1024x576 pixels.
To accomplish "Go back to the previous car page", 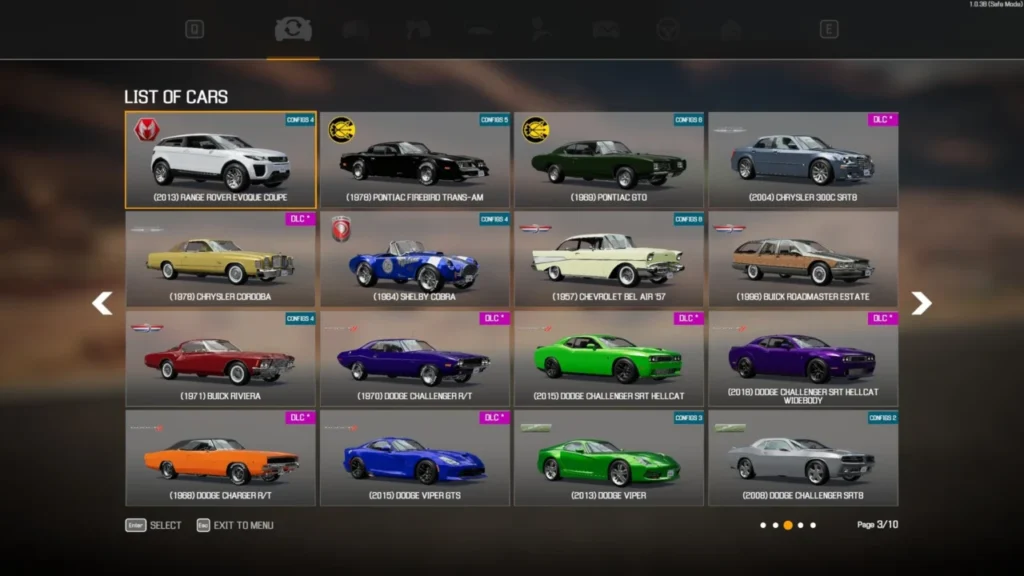I will click(x=102, y=303).
